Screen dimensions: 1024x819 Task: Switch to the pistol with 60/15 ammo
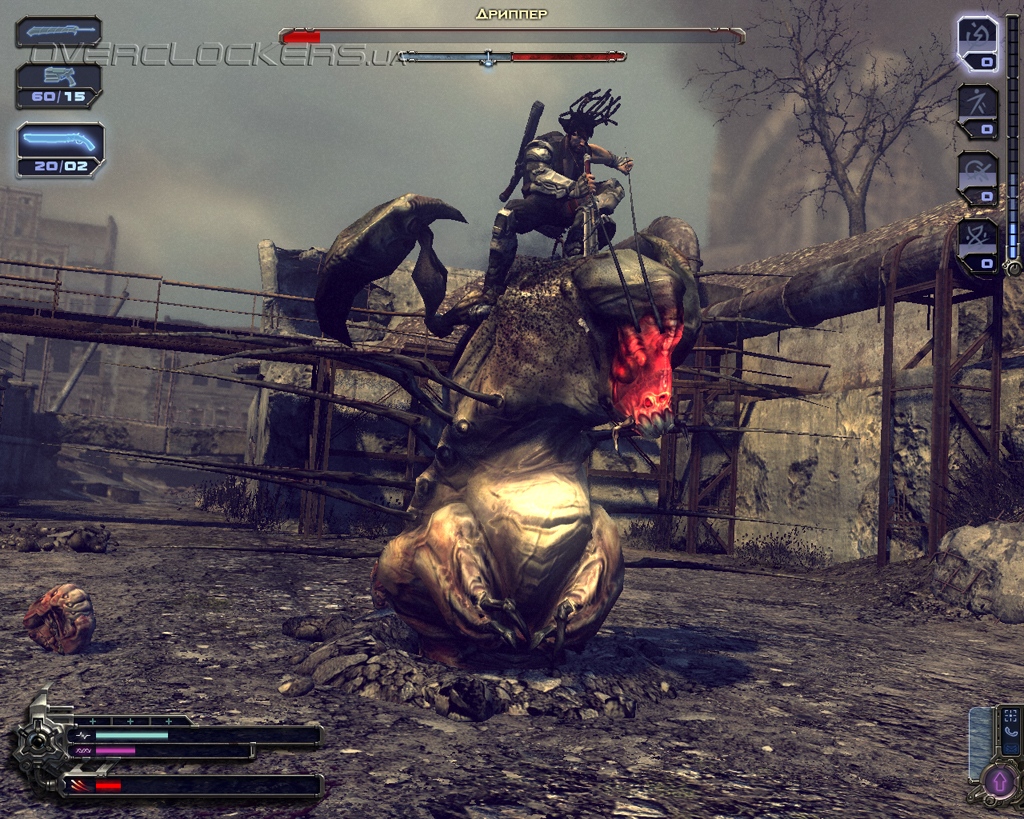point(58,86)
